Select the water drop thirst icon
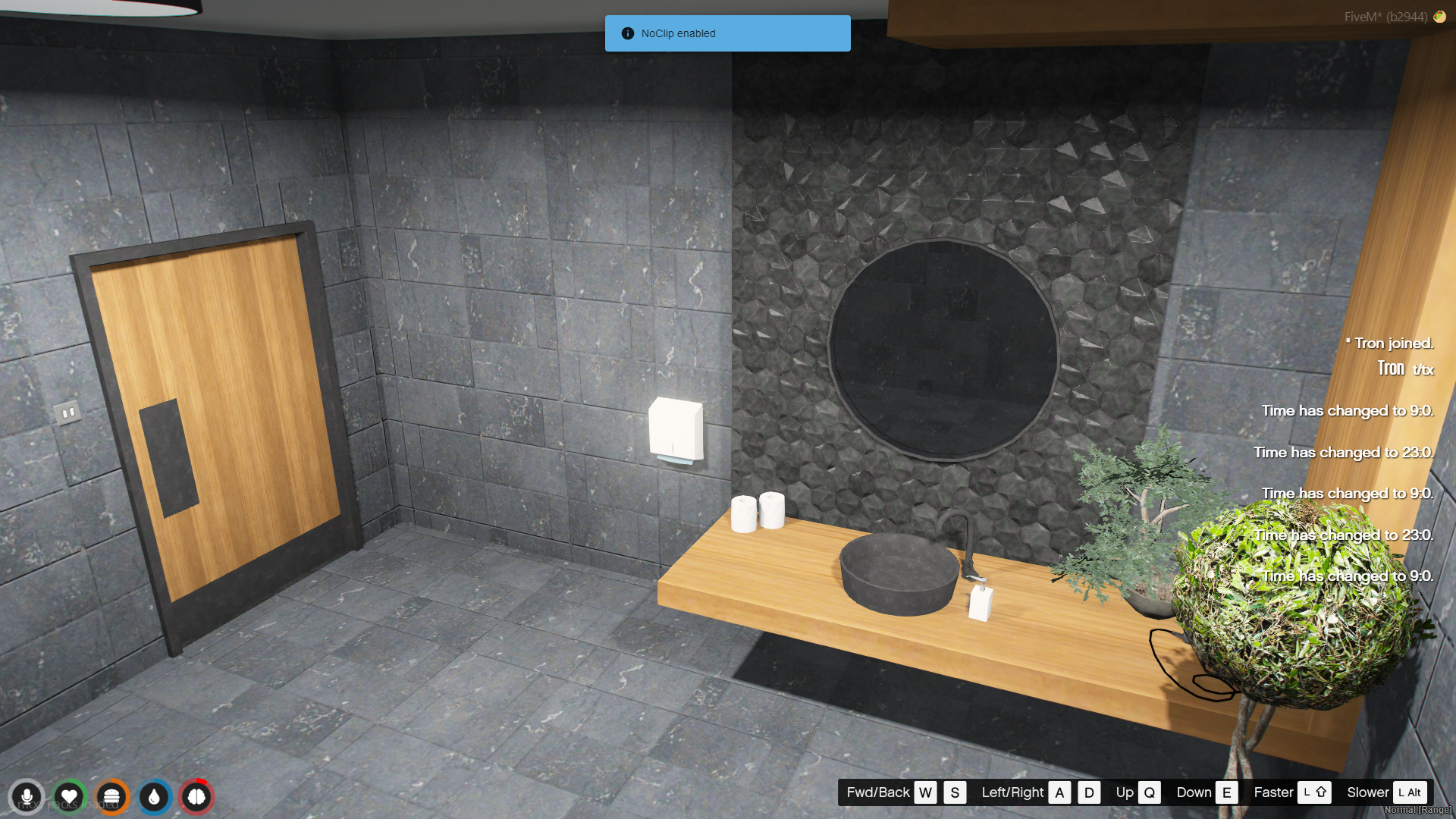This screenshot has height=819, width=1456. [x=154, y=797]
